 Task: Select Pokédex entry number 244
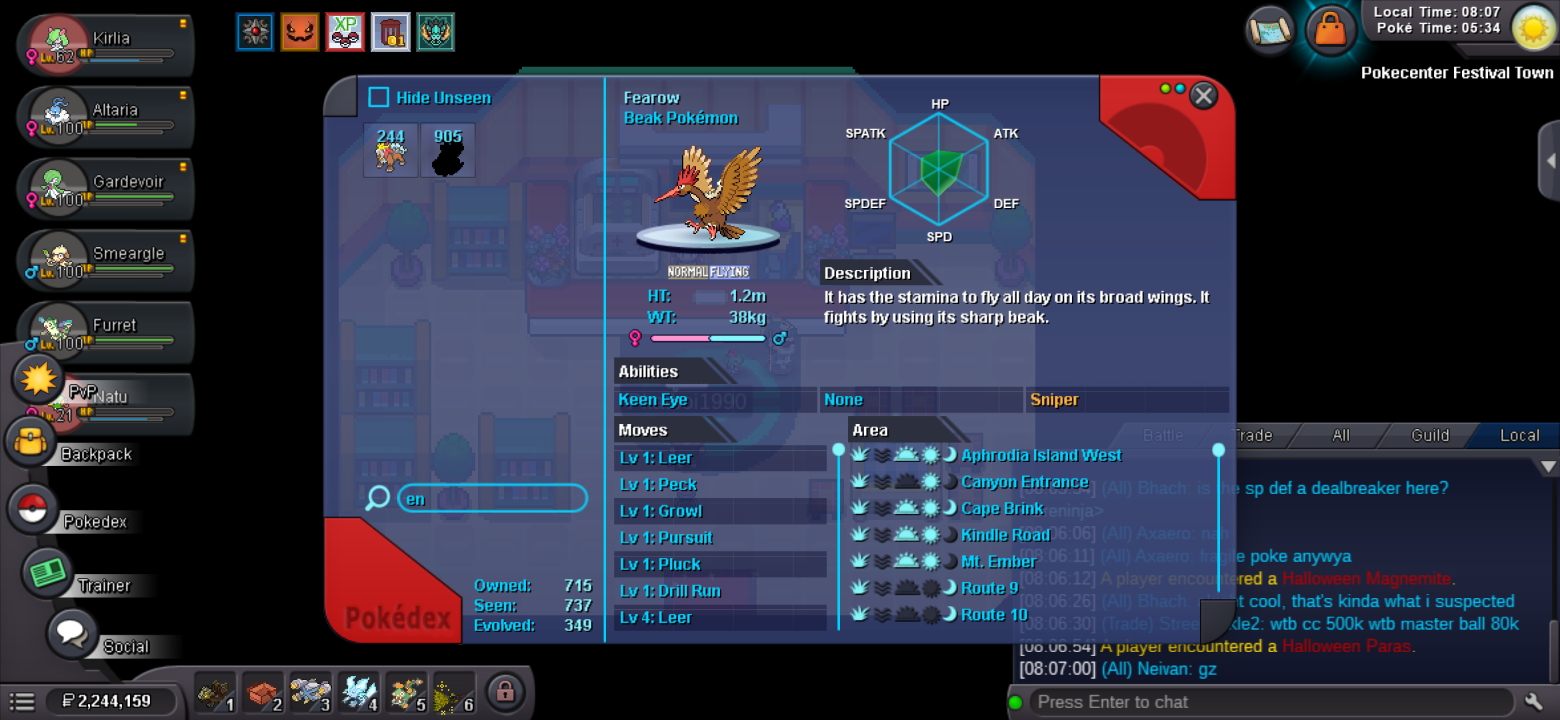391,150
